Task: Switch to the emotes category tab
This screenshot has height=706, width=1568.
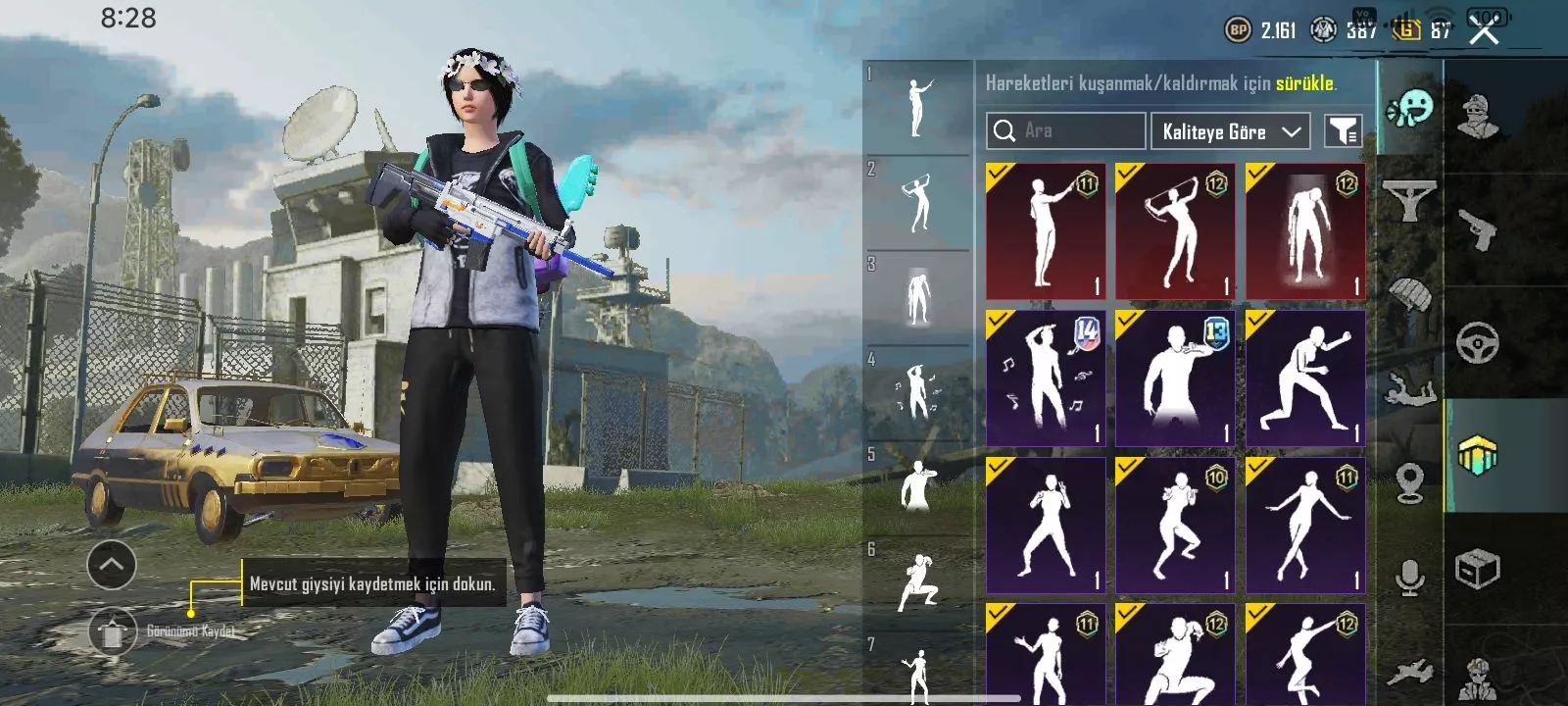Action: click(x=1410, y=109)
